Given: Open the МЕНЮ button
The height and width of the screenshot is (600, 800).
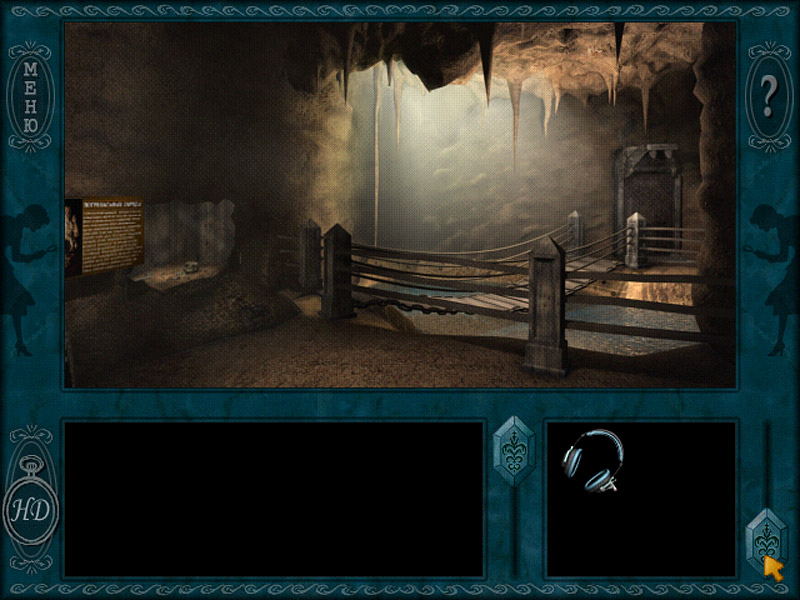Looking at the screenshot, I should [31, 97].
